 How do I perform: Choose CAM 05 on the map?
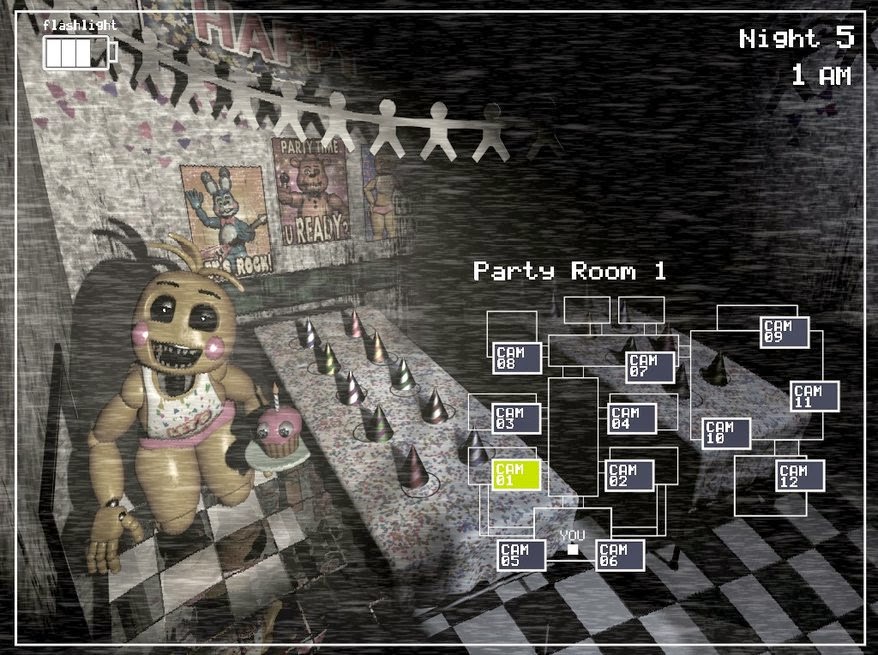coord(522,555)
